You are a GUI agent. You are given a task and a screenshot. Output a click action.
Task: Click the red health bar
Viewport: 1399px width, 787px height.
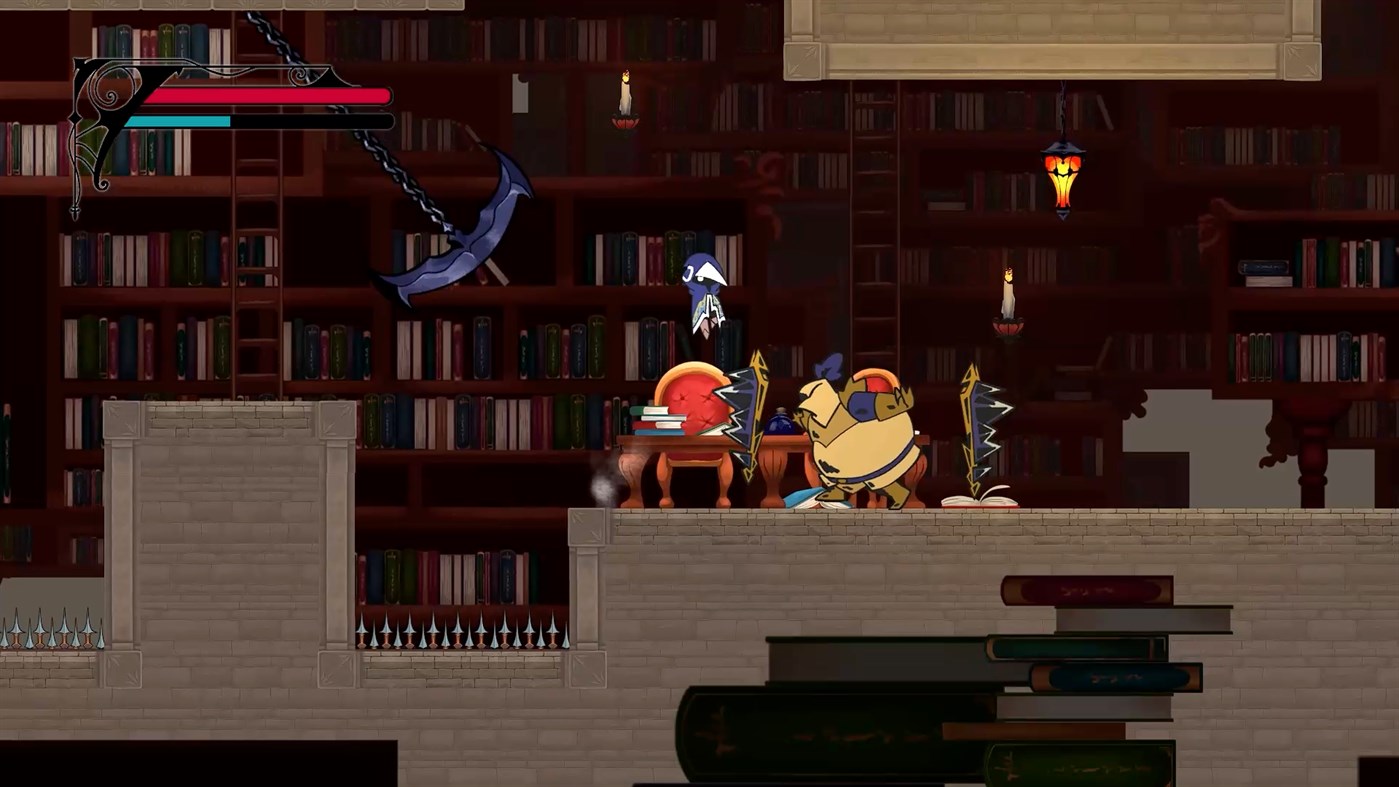[x=270, y=96]
